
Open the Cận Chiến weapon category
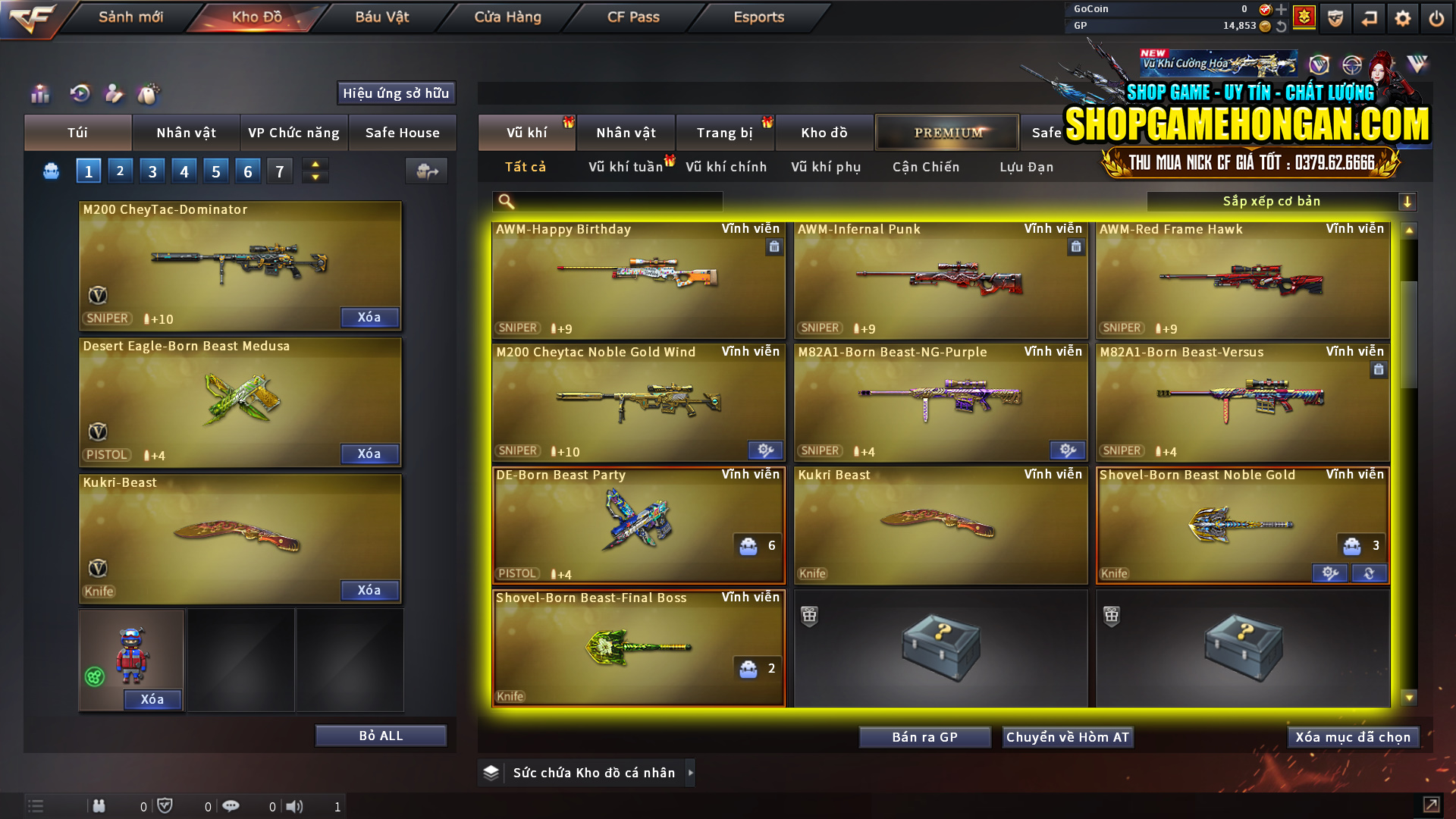[925, 168]
